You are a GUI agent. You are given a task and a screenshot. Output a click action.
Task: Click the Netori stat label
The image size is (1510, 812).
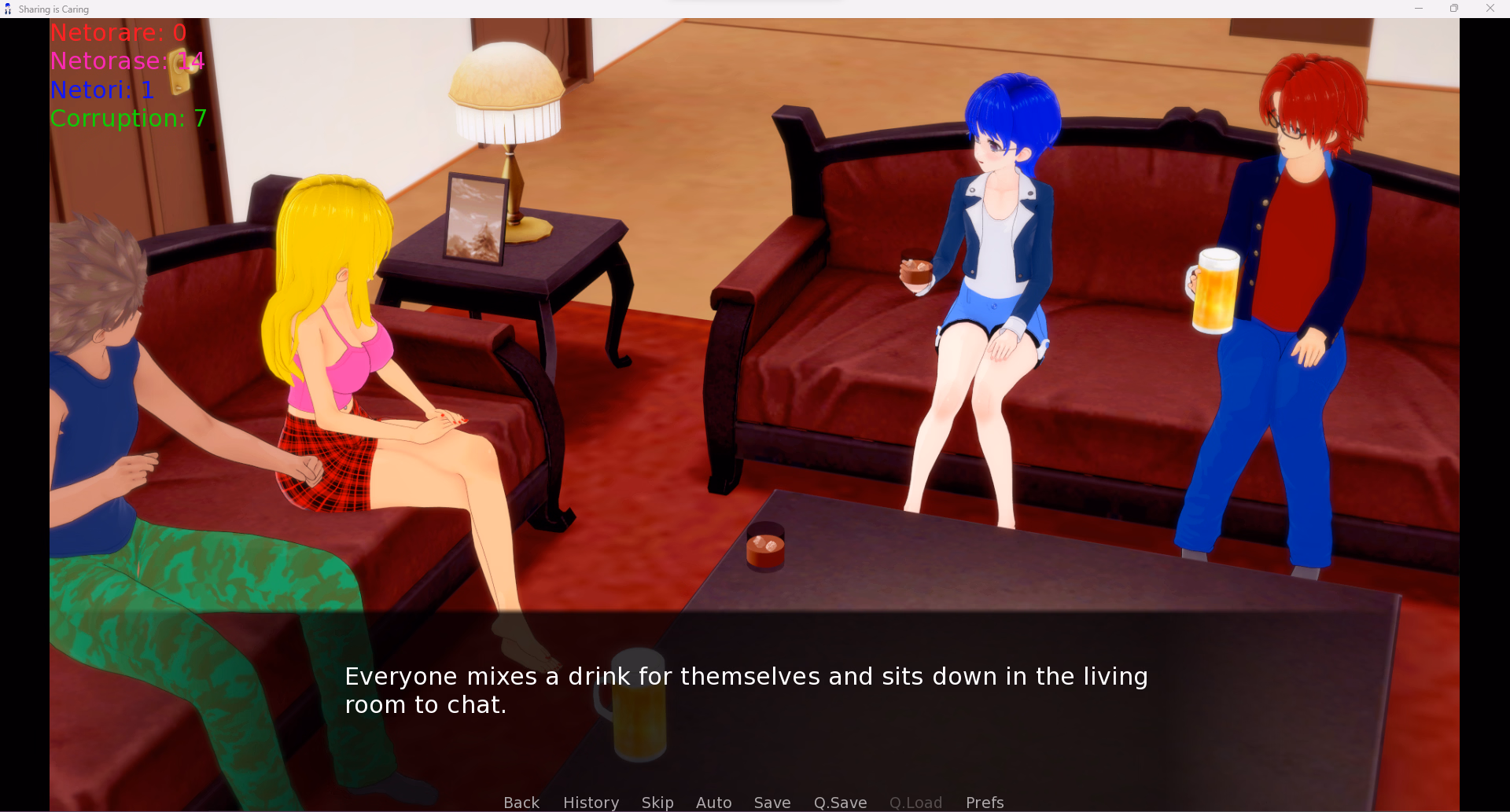click(101, 90)
